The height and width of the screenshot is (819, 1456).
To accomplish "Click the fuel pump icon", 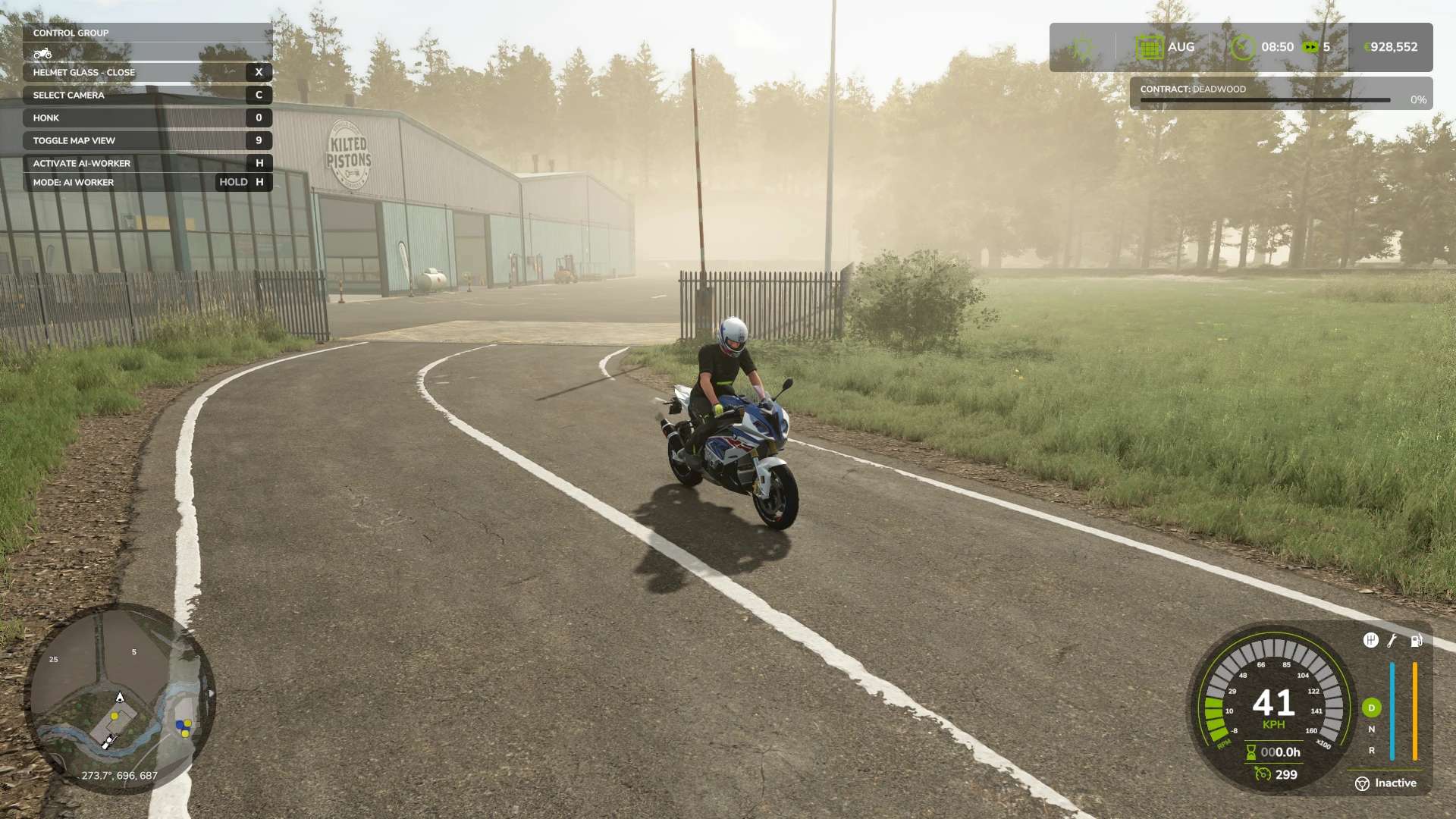I will click(1416, 641).
